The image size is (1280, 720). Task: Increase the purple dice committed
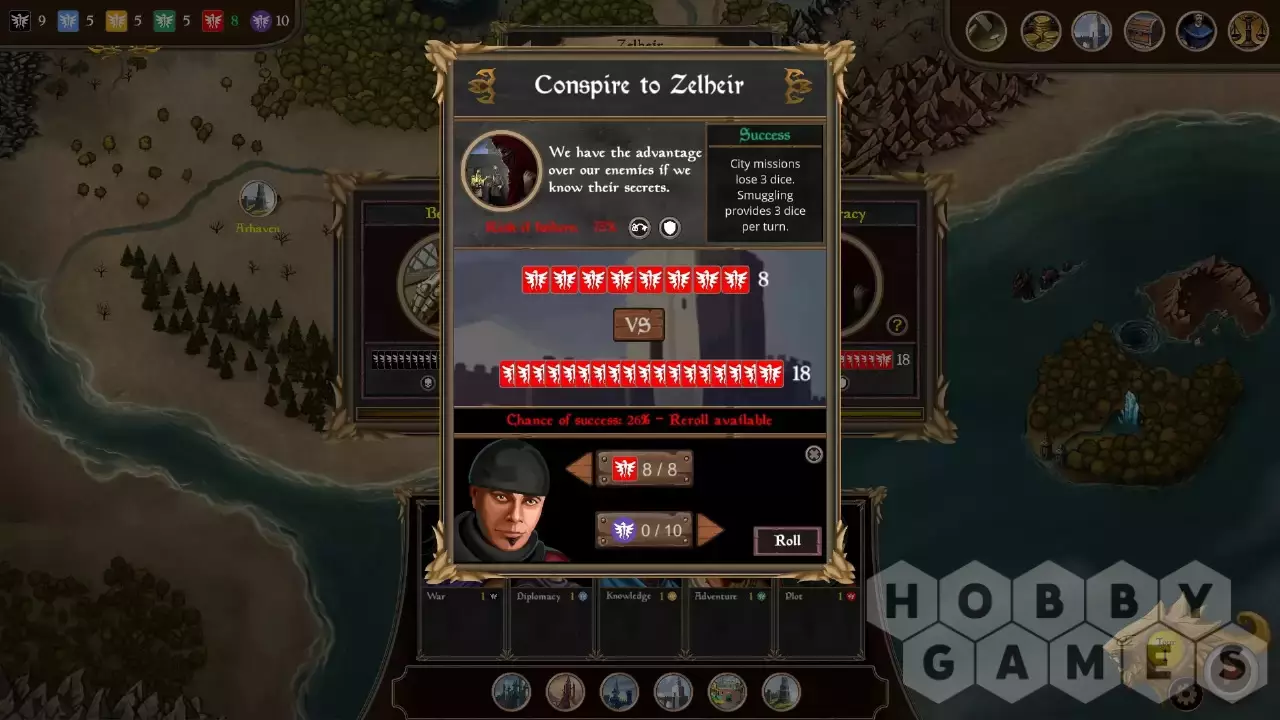[x=709, y=530]
